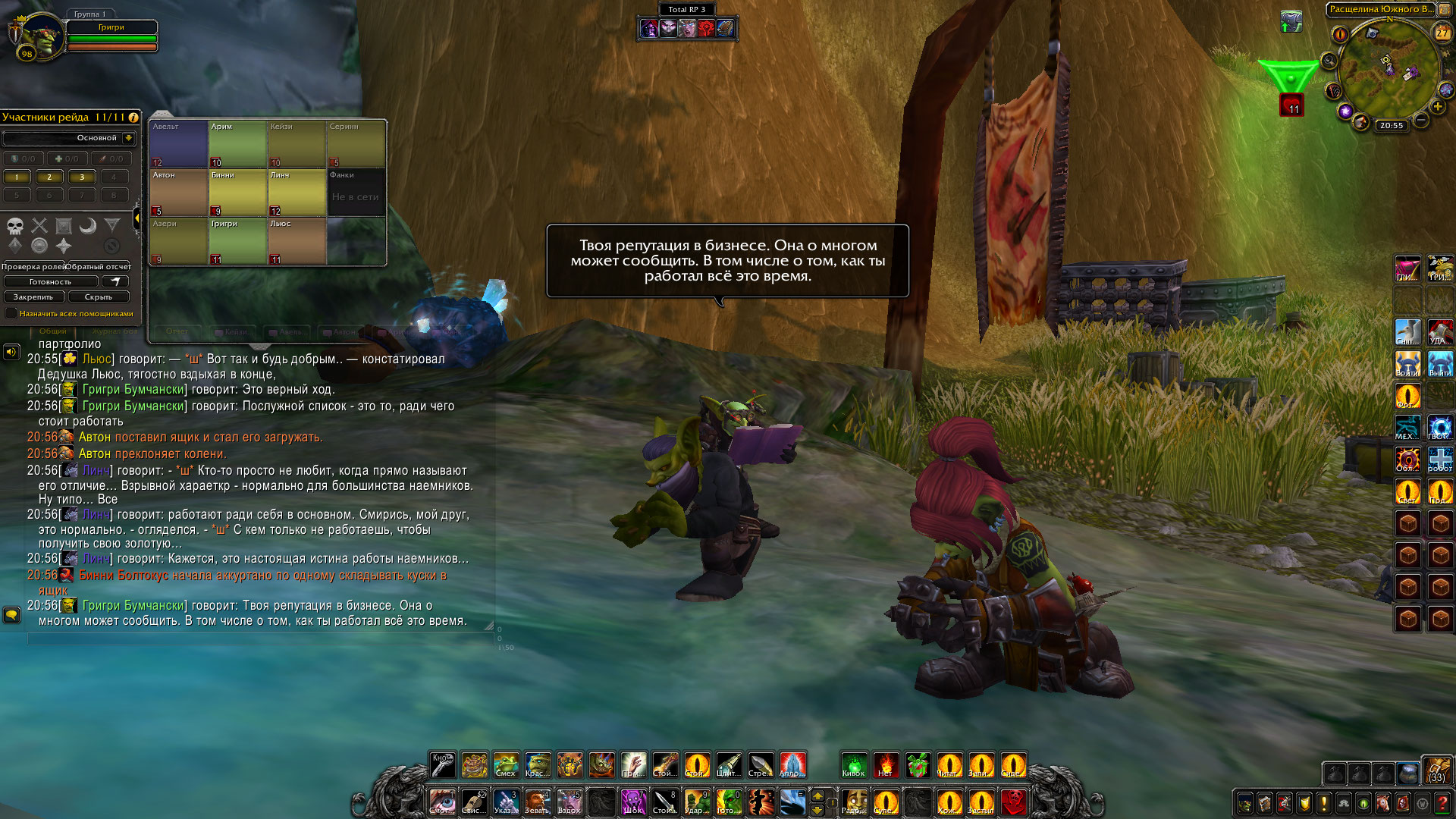This screenshot has height=819, width=1456.
Task: Open the calendar showing day 27
Action: point(1442,33)
